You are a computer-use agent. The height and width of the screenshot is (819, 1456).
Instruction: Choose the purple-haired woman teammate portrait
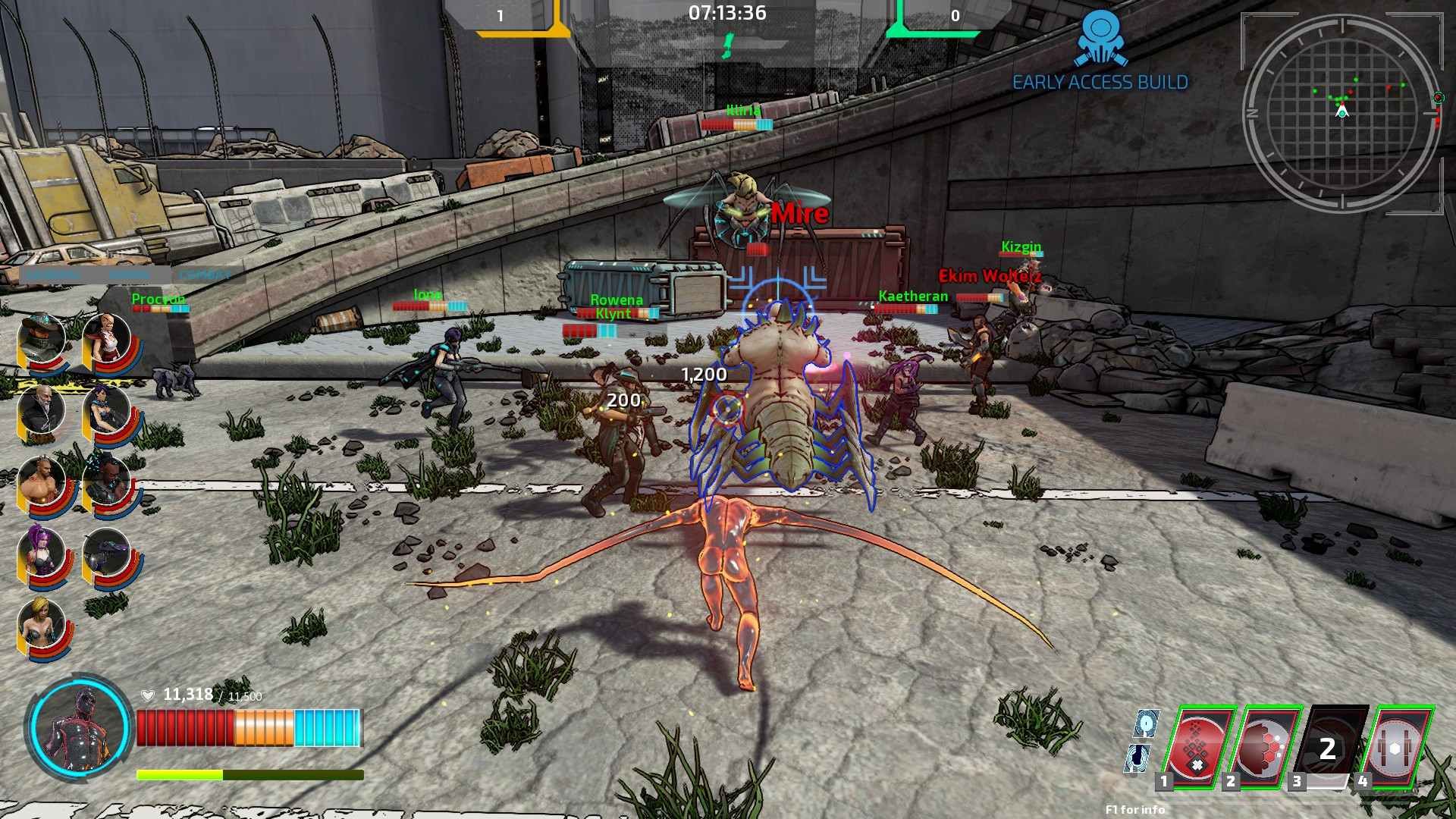41,552
